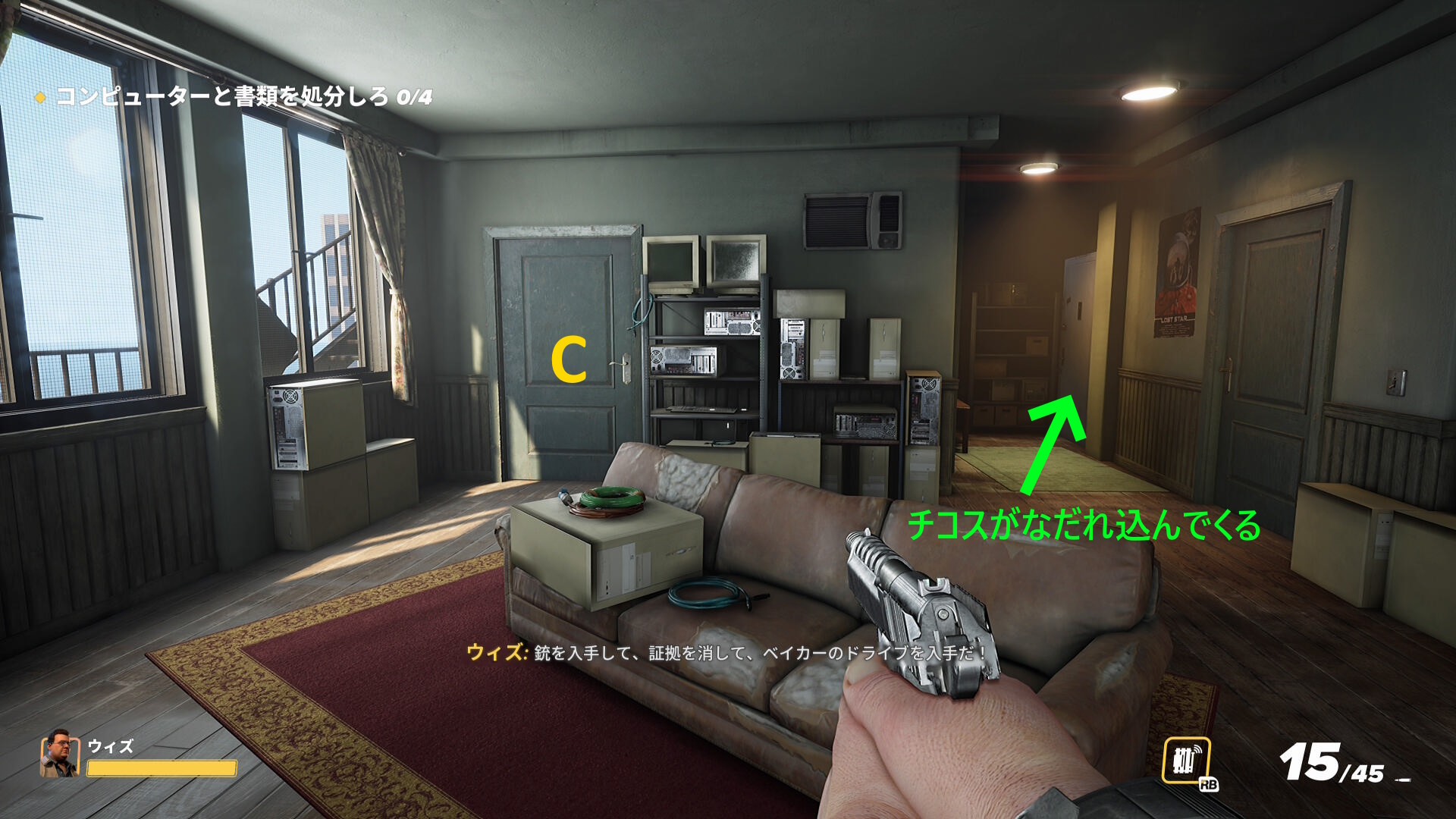The height and width of the screenshot is (819, 1456).
Task: Select the Wiz character portrait
Action: (x=59, y=754)
